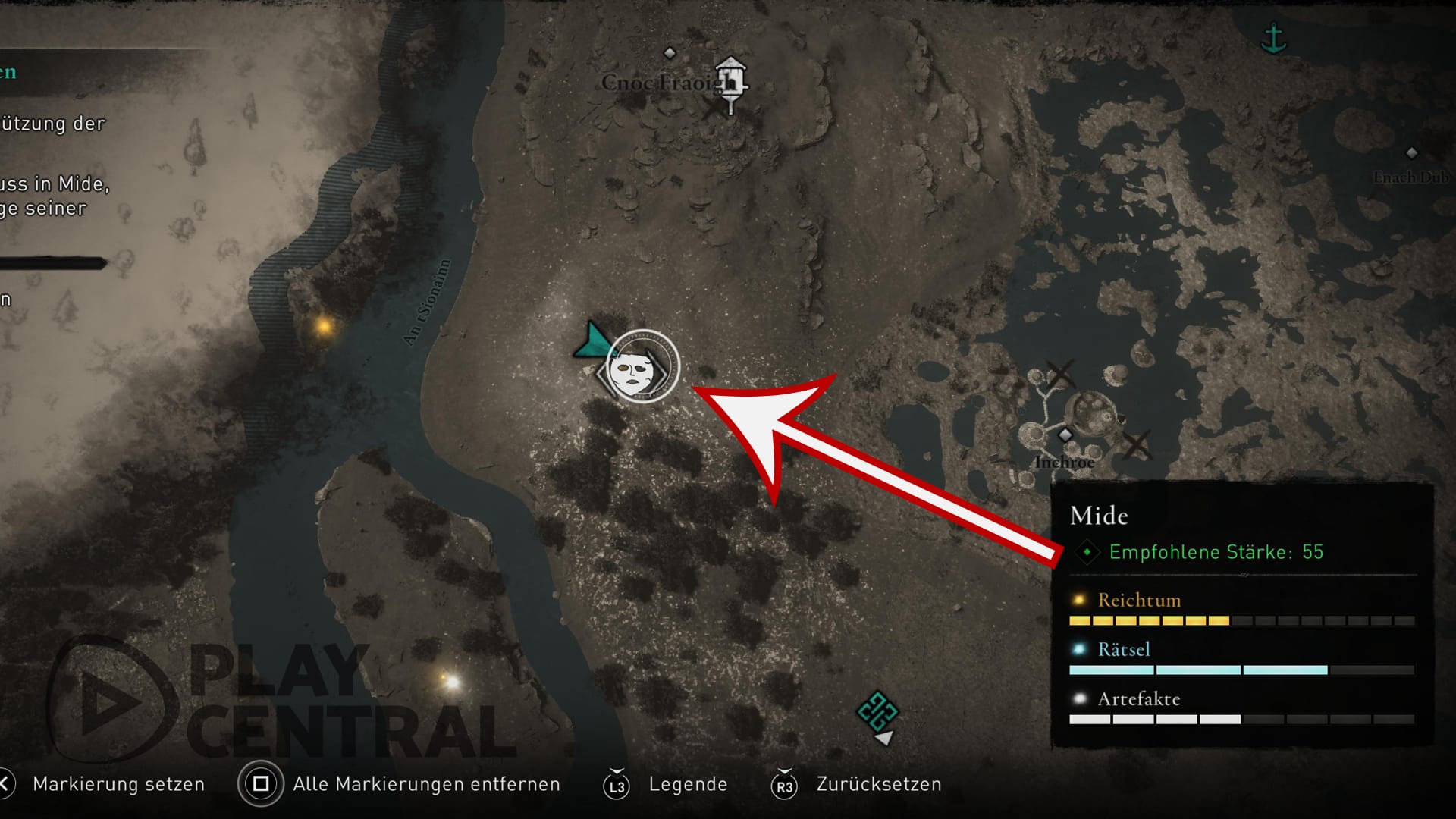
Task: Click the teal anchor harbor marker
Action: (x=1273, y=38)
